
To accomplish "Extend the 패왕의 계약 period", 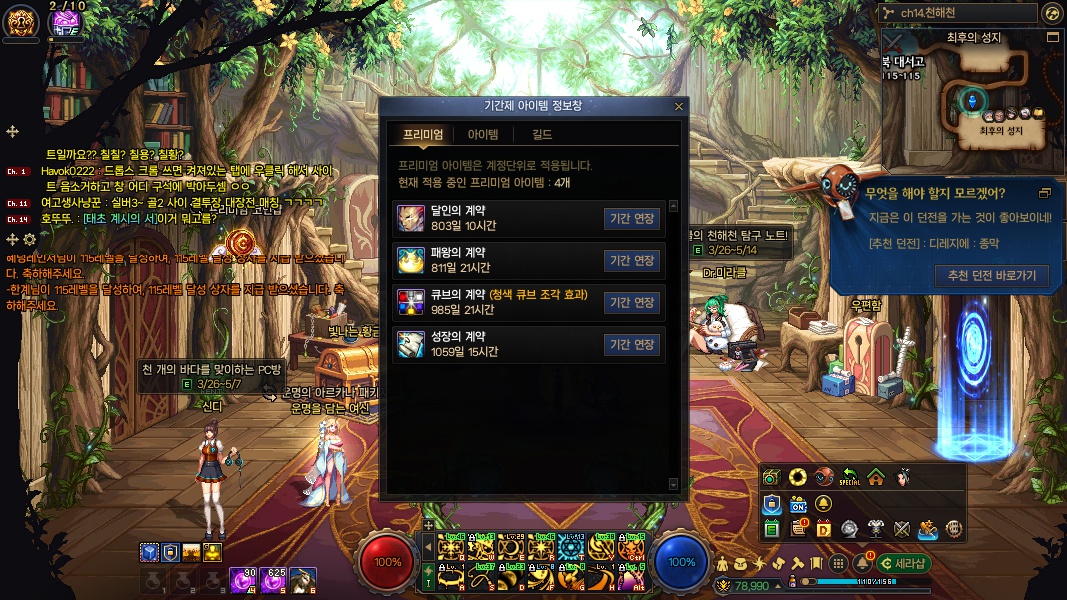I will (x=632, y=261).
